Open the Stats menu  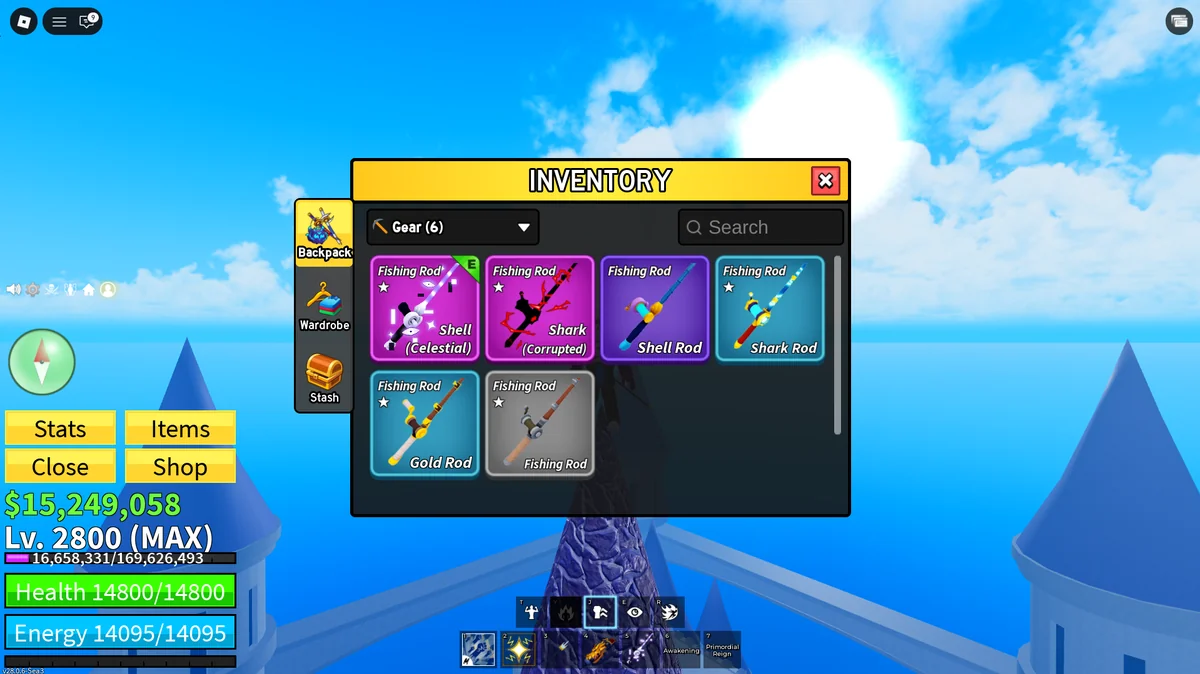(x=60, y=429)
